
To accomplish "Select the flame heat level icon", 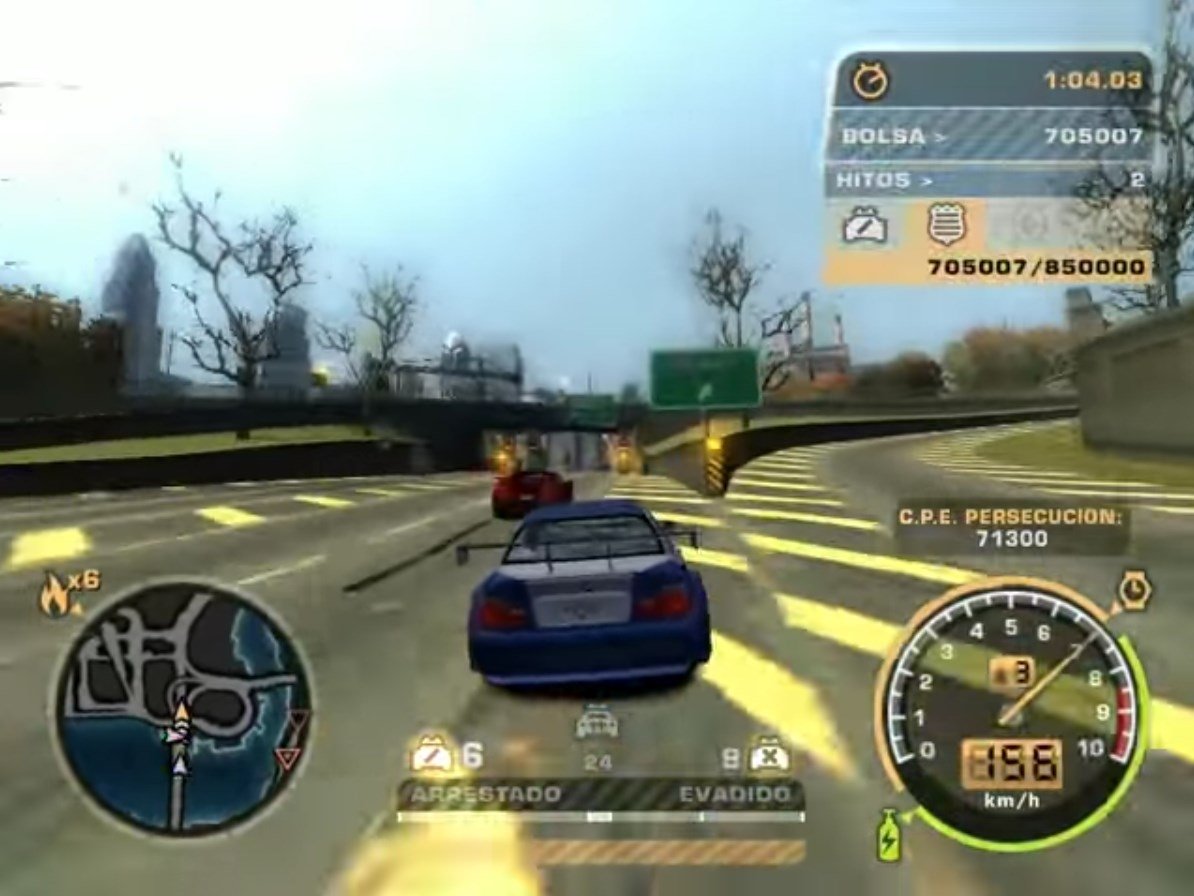I will tap(54, 594).
